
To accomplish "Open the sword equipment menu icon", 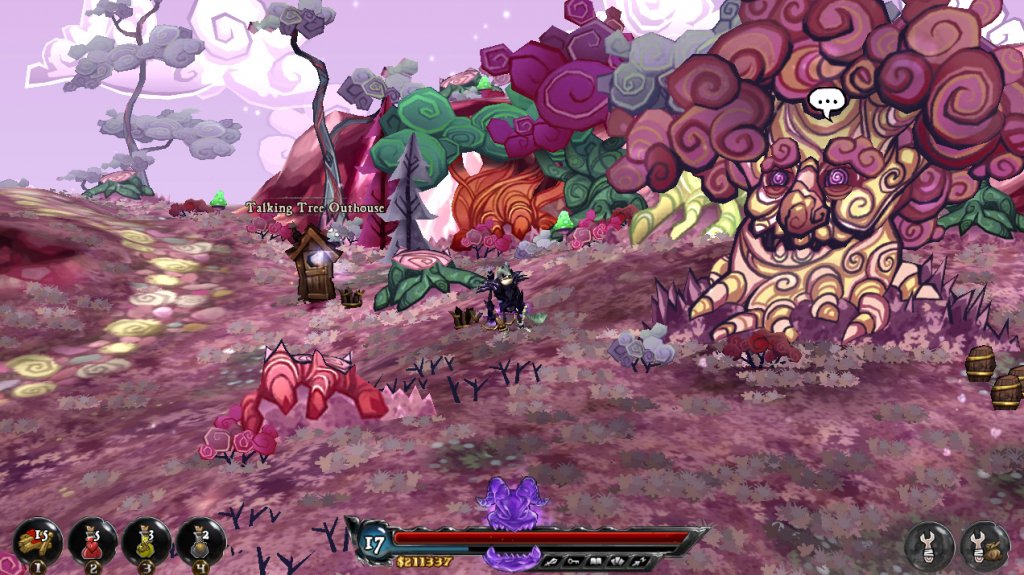I will (x=551, y=561).
